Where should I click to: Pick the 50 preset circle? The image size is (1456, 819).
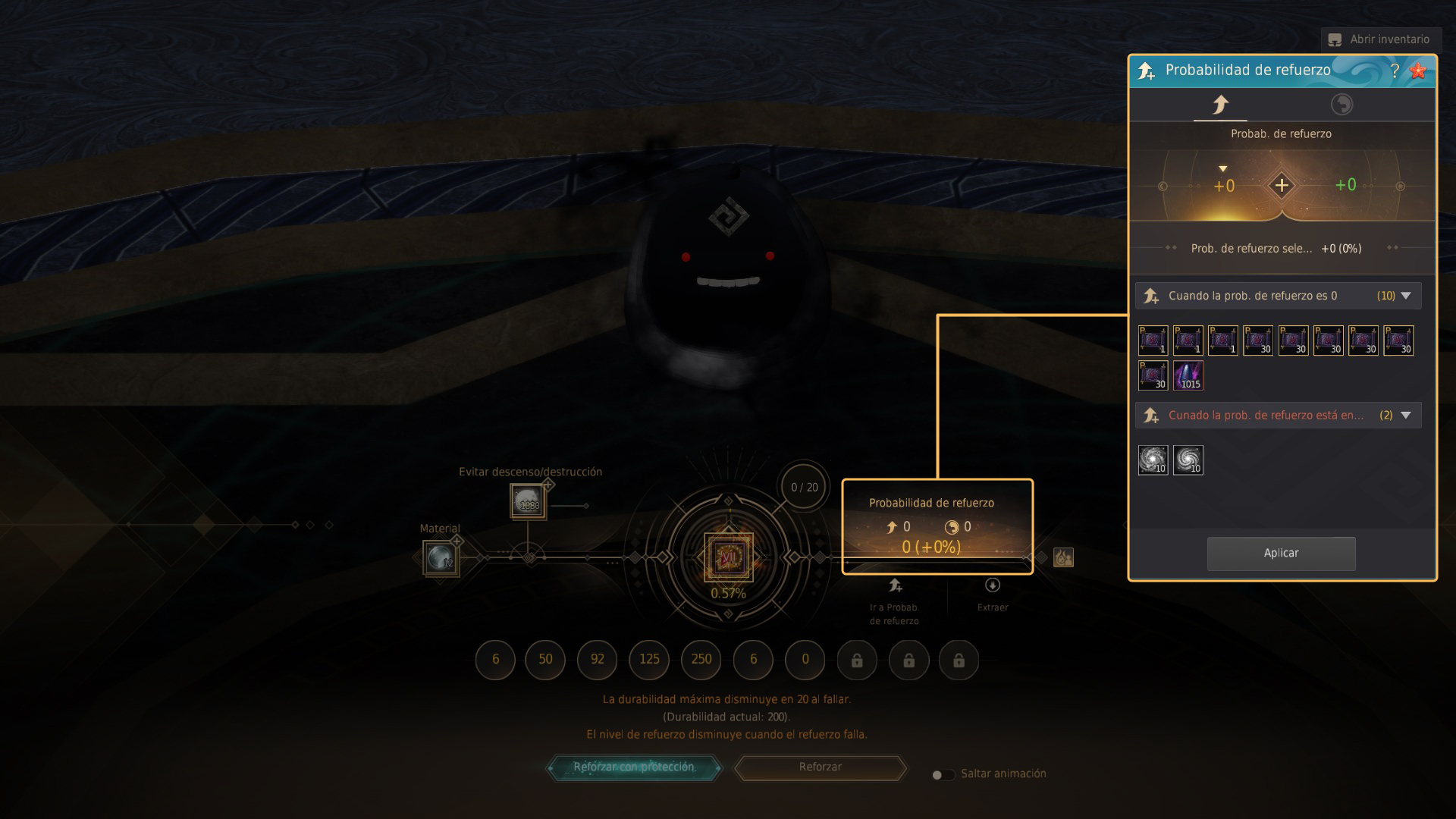545,659
